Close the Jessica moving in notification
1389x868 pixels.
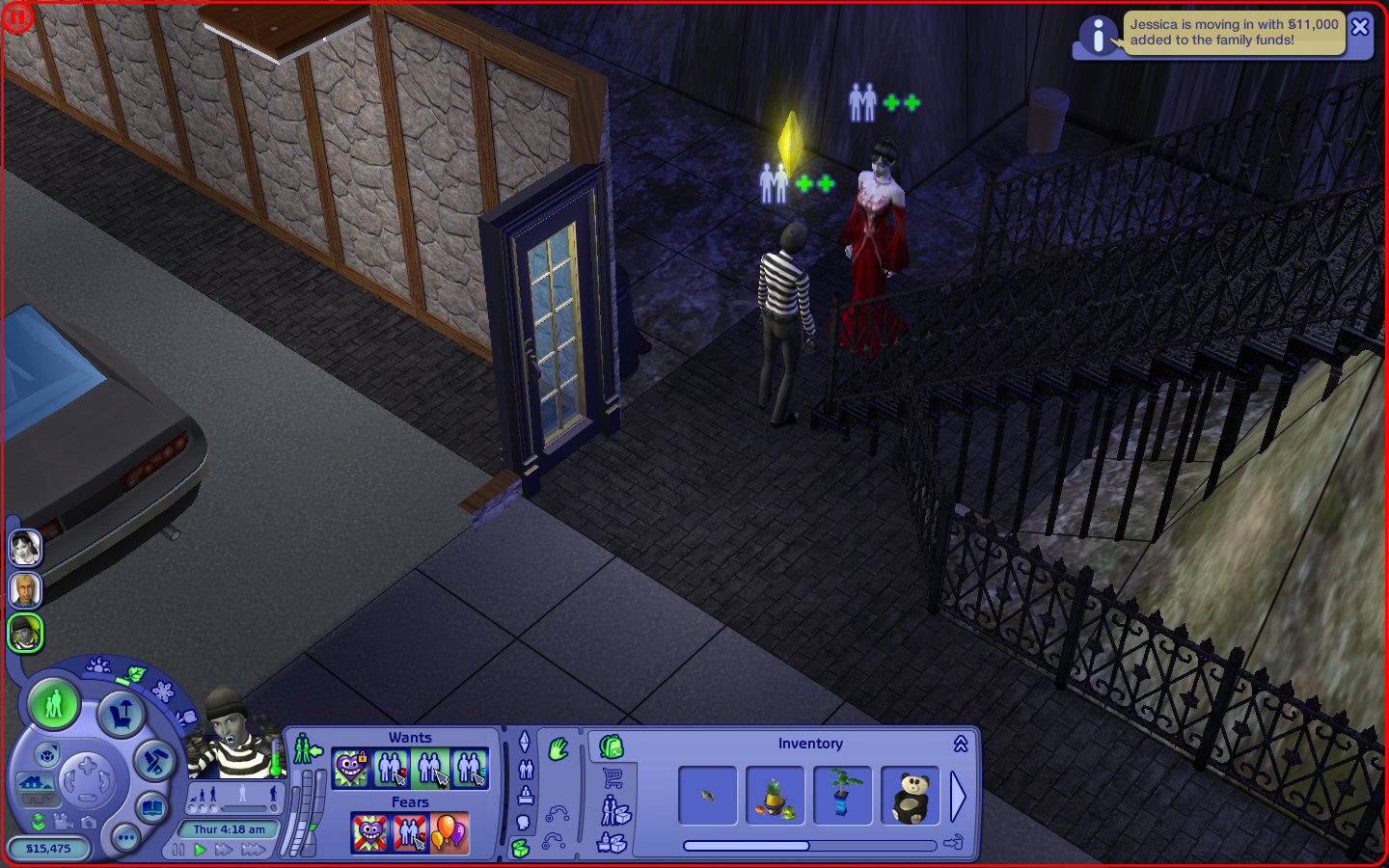1360,27
